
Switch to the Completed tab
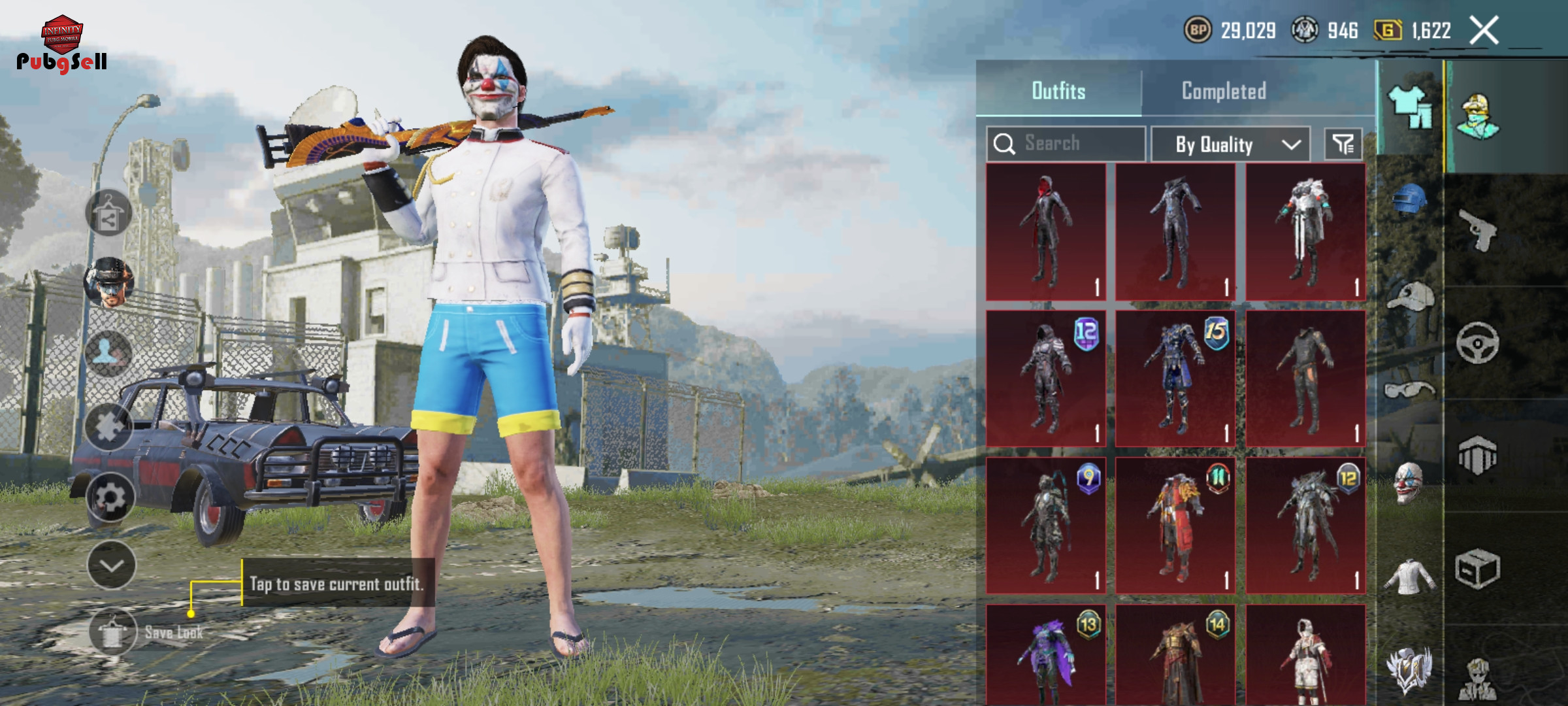tap(1224, 91)
